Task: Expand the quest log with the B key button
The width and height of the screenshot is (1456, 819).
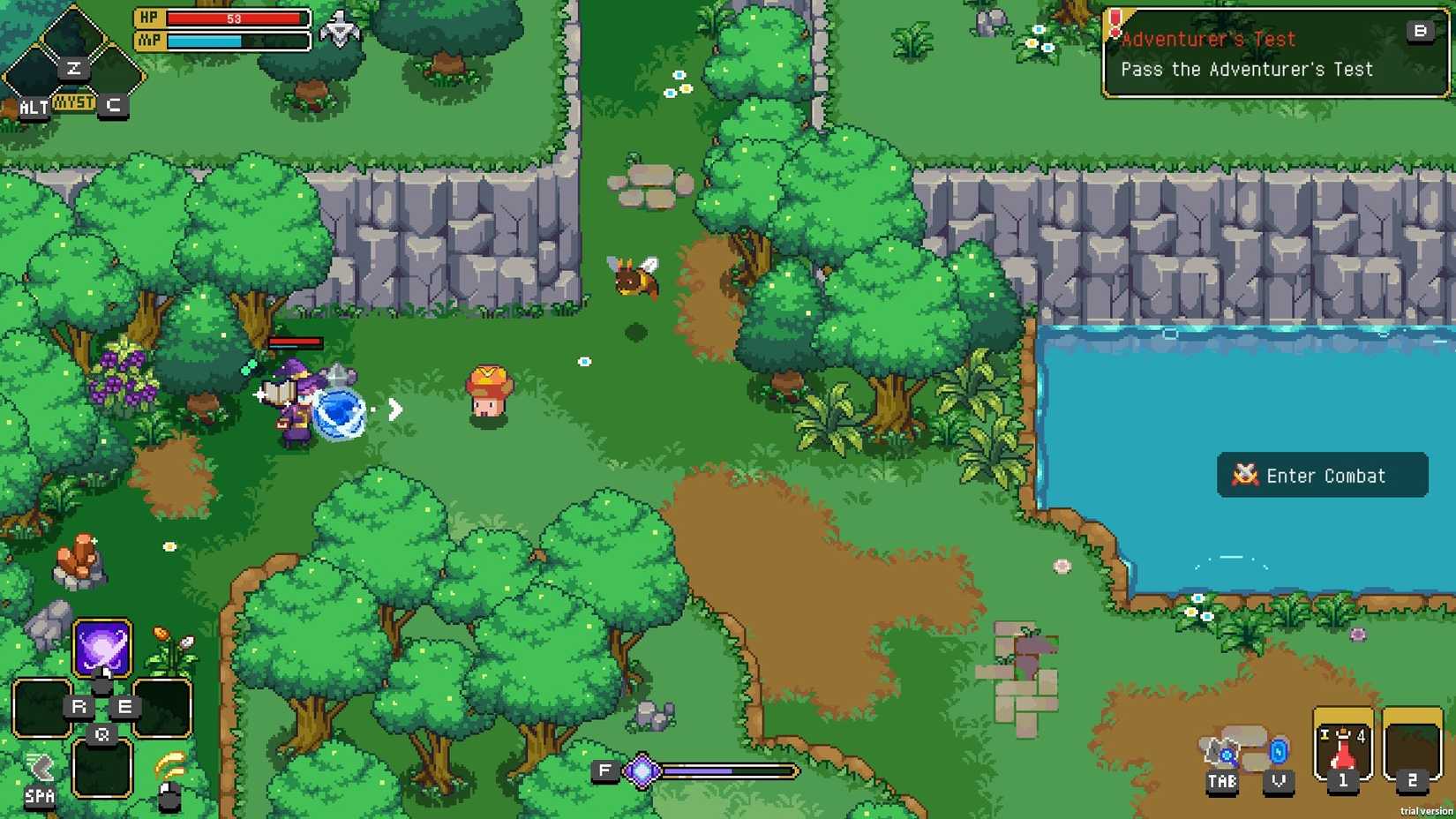Action: pyautogui.click(x=1420, y=31)
